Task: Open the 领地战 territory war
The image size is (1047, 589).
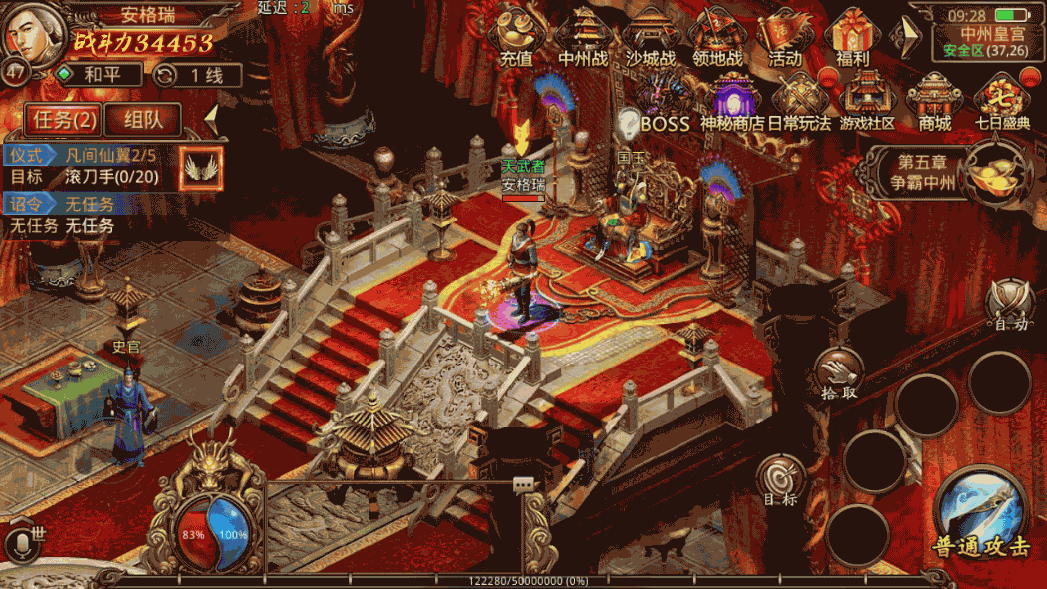Action: point(718,38)
